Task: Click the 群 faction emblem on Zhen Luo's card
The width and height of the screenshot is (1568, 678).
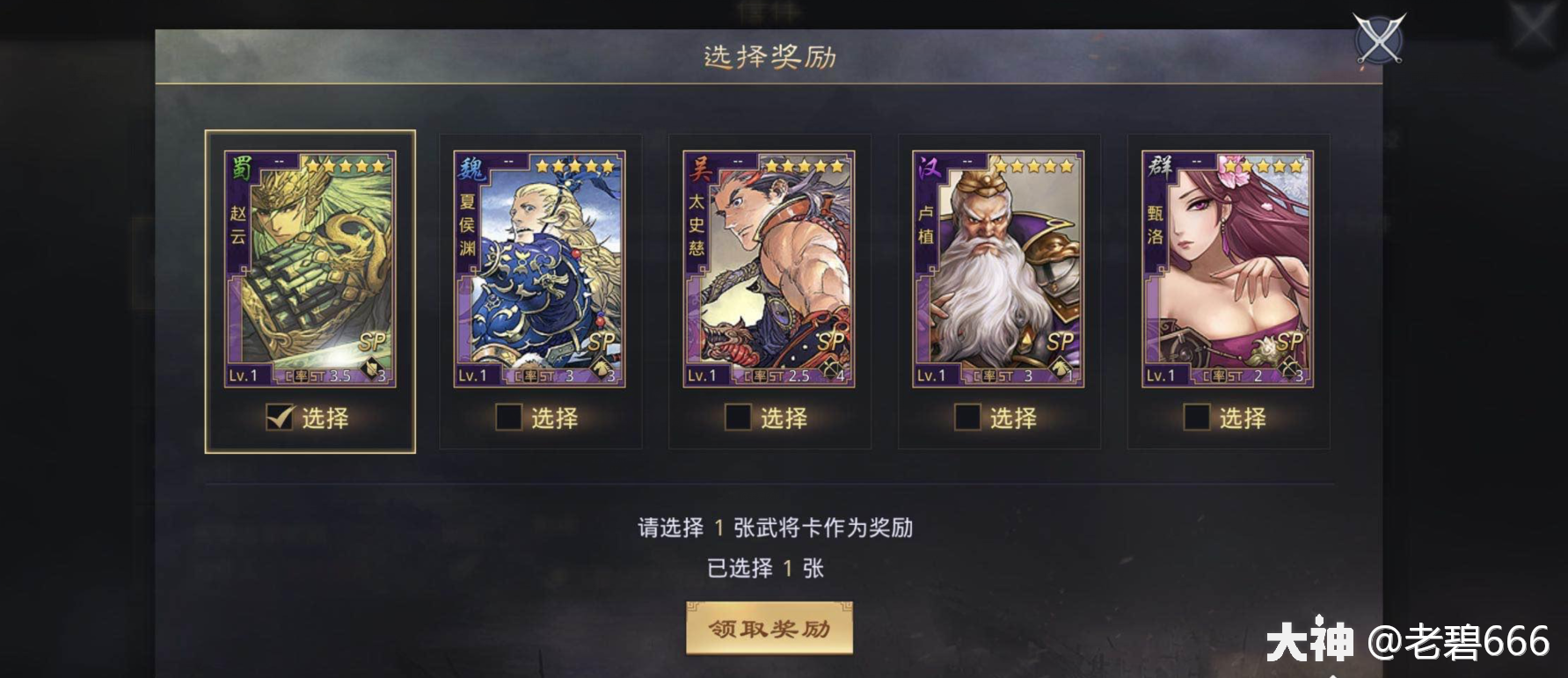Action: (1157, 165)
